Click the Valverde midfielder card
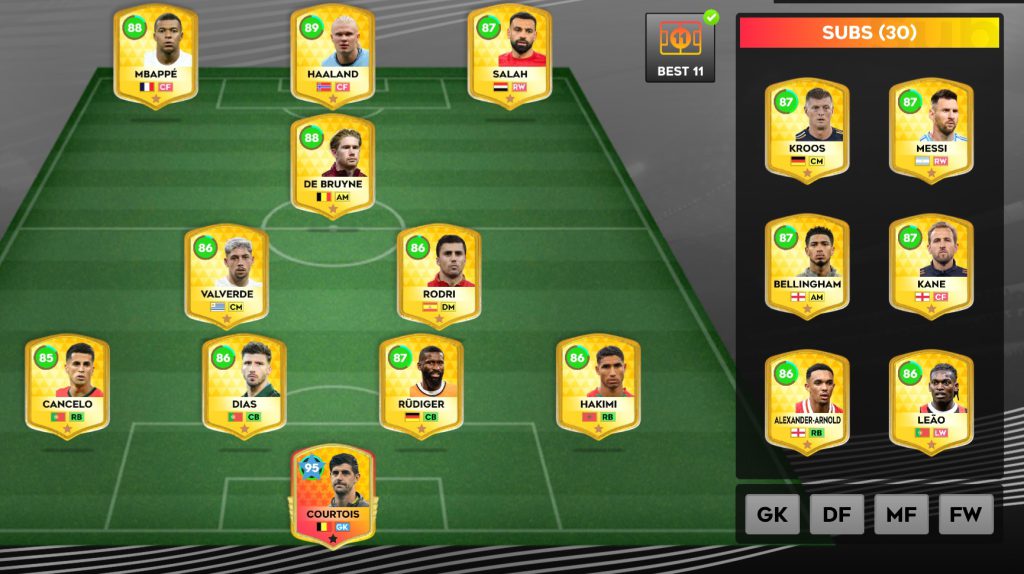 coord(226,275)
